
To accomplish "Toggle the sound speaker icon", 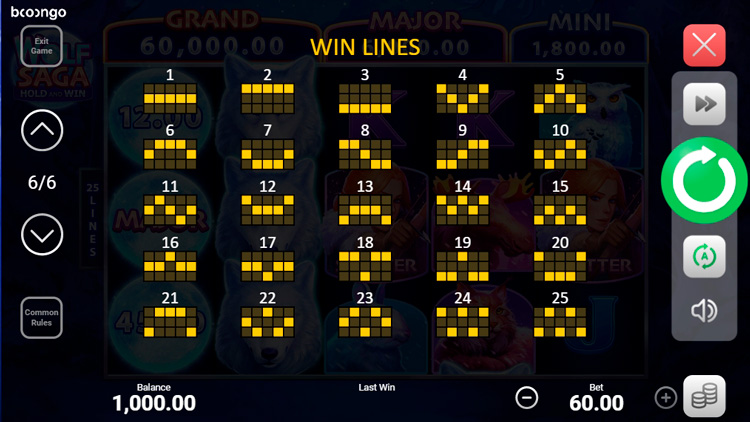I will (x=704, y=311).
